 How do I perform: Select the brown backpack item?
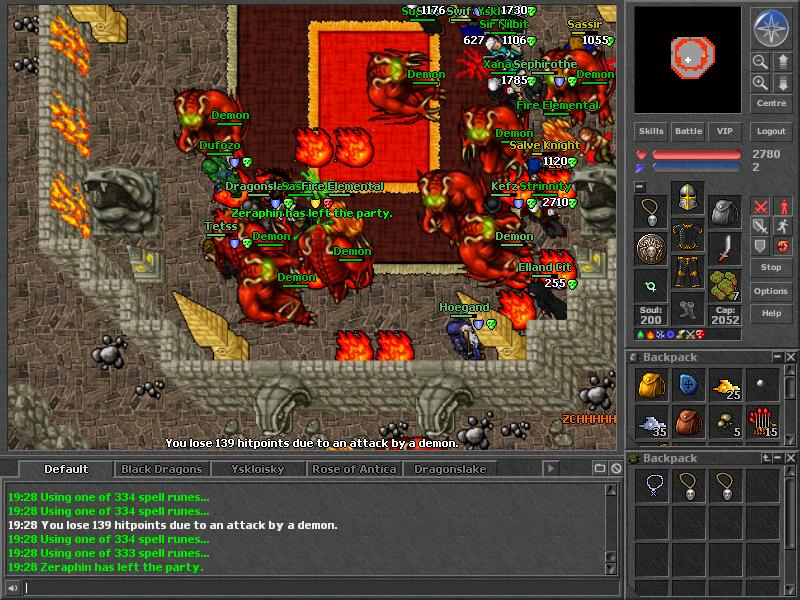click(x=688, y=423)
